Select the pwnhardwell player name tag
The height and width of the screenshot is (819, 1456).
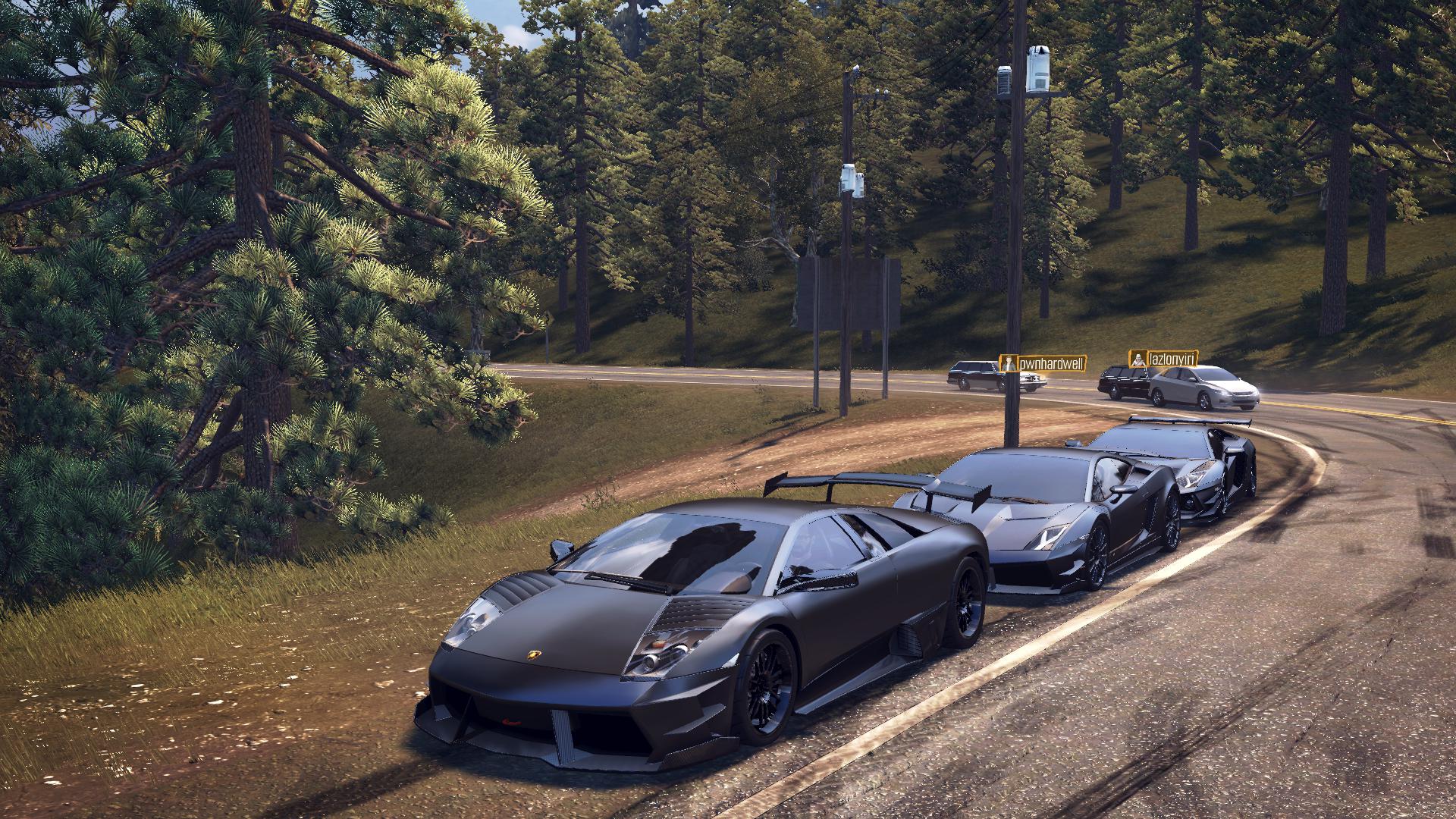1043,364
